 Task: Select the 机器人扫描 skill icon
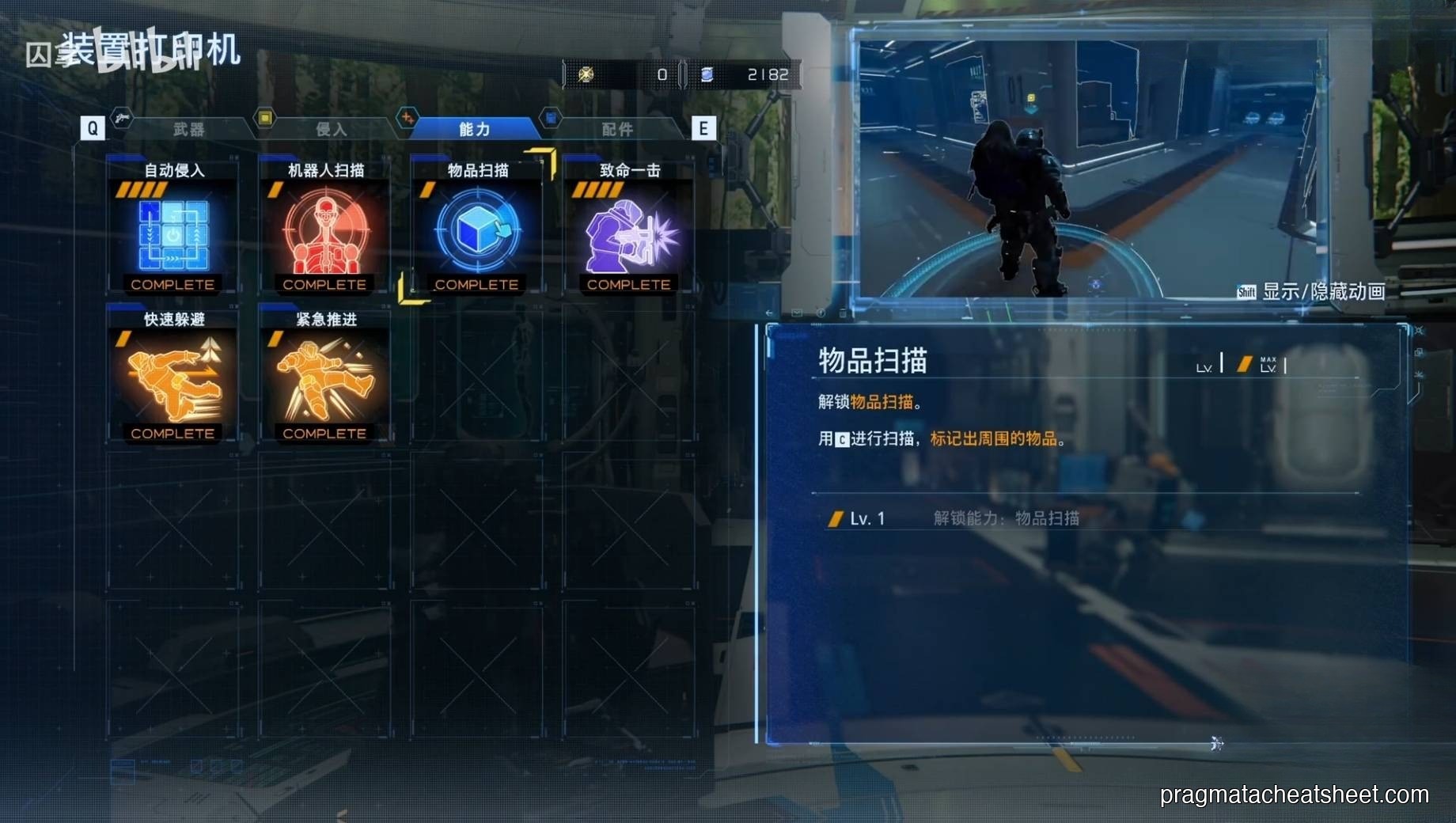tap(324, 232)
